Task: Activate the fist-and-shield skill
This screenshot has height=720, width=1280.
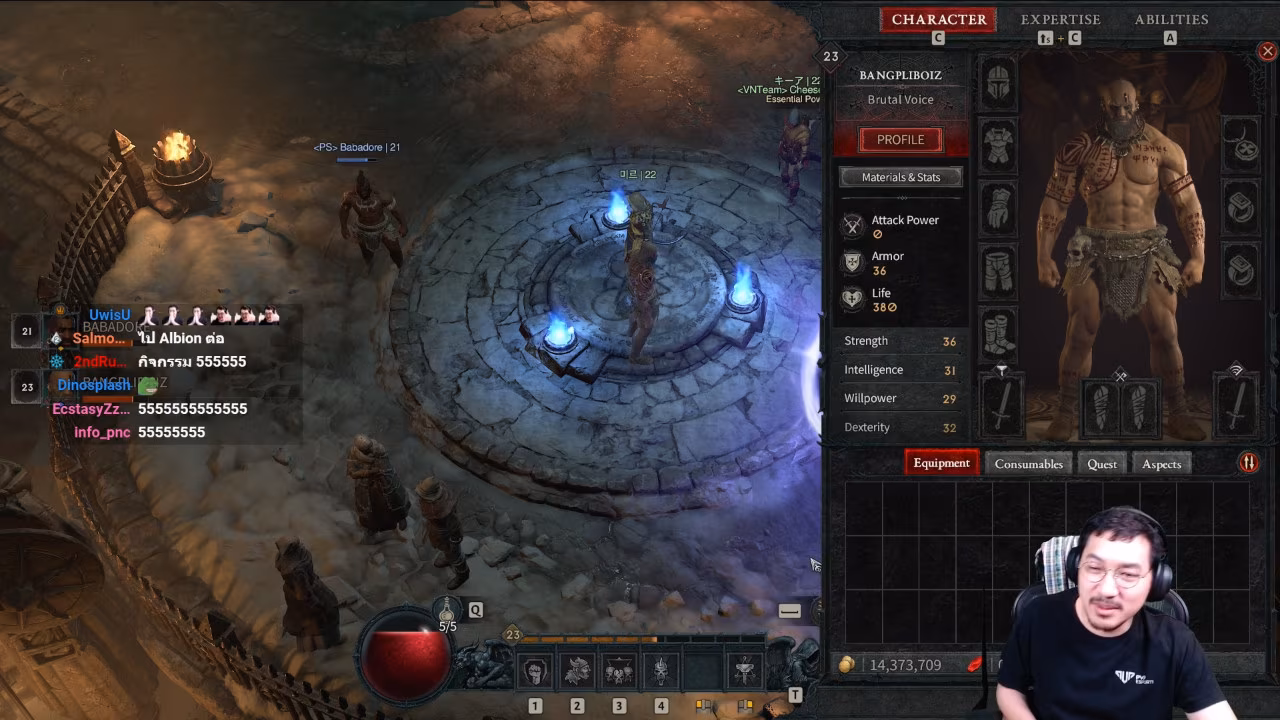Action: click(535, 671)
